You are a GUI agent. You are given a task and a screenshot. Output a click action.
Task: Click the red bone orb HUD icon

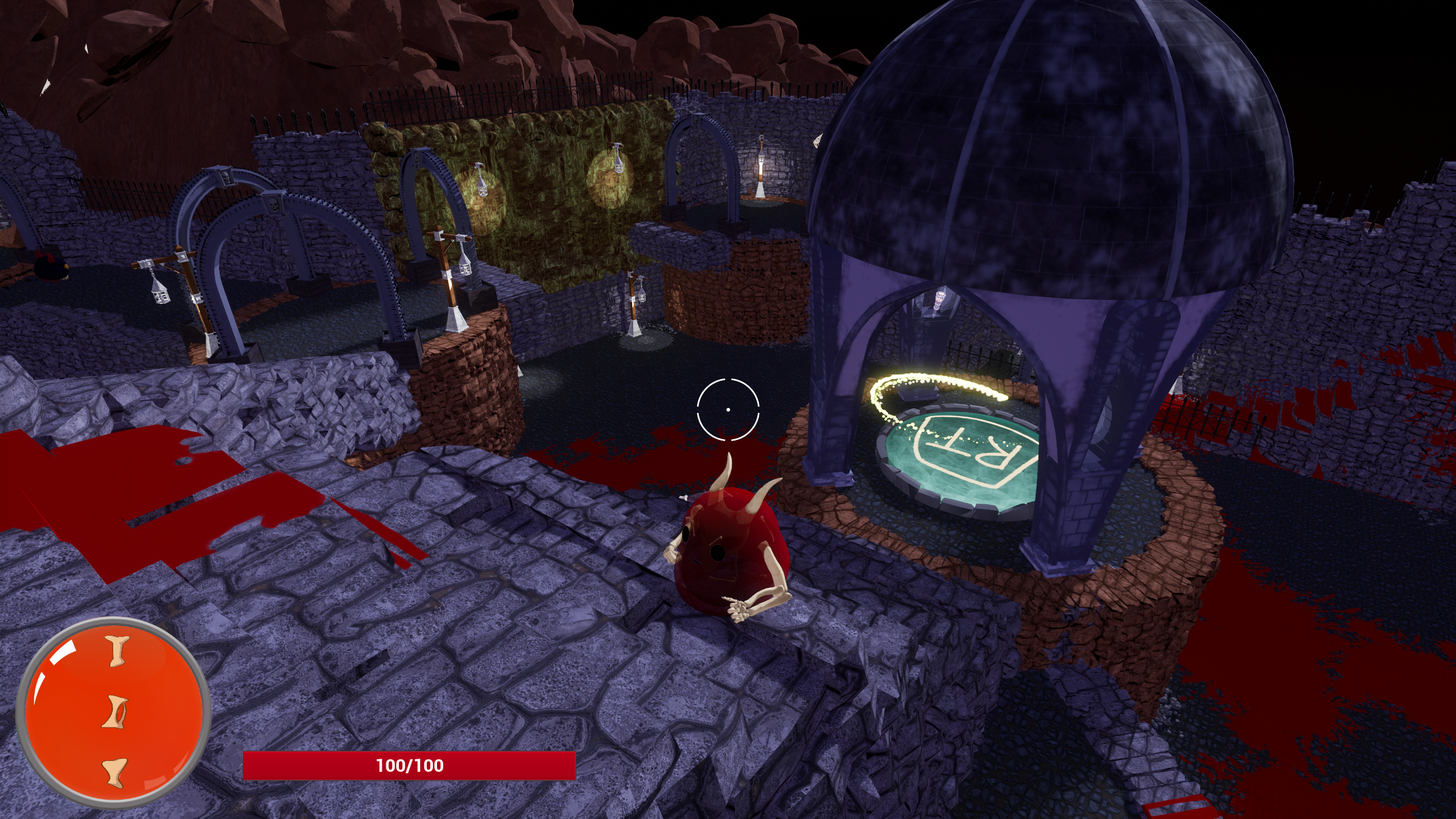(x=114, y=713)
